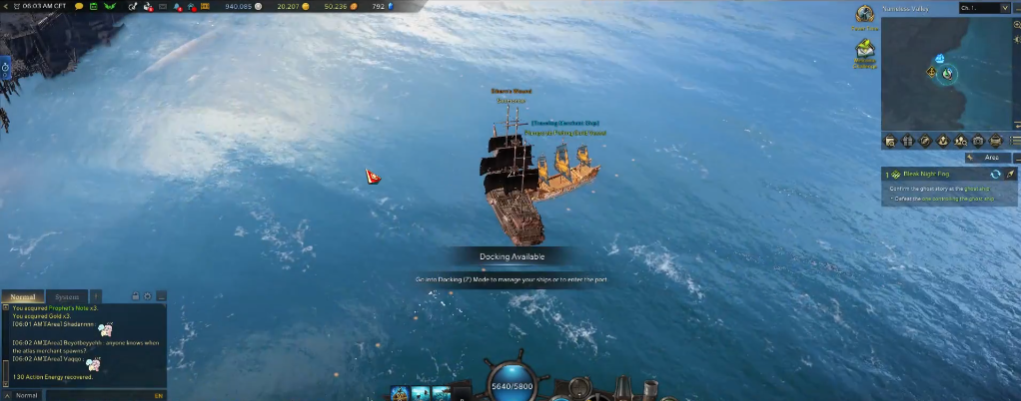
Task: Activate the first ship skill icon
Action: 400,392
